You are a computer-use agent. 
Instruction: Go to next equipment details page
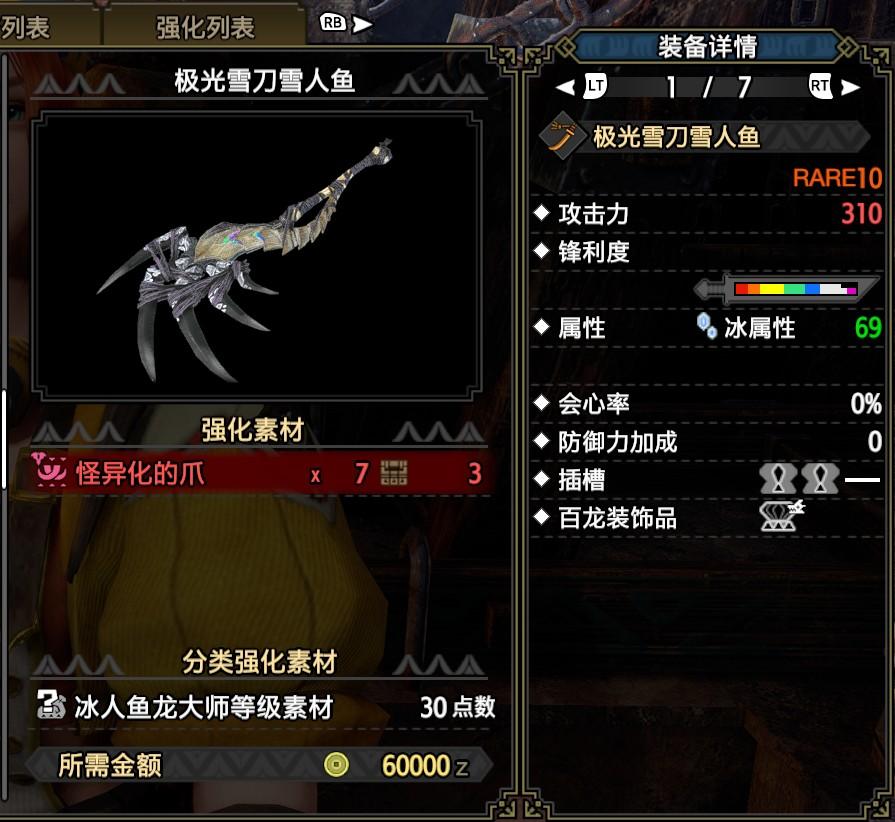(x=834, y=87)
